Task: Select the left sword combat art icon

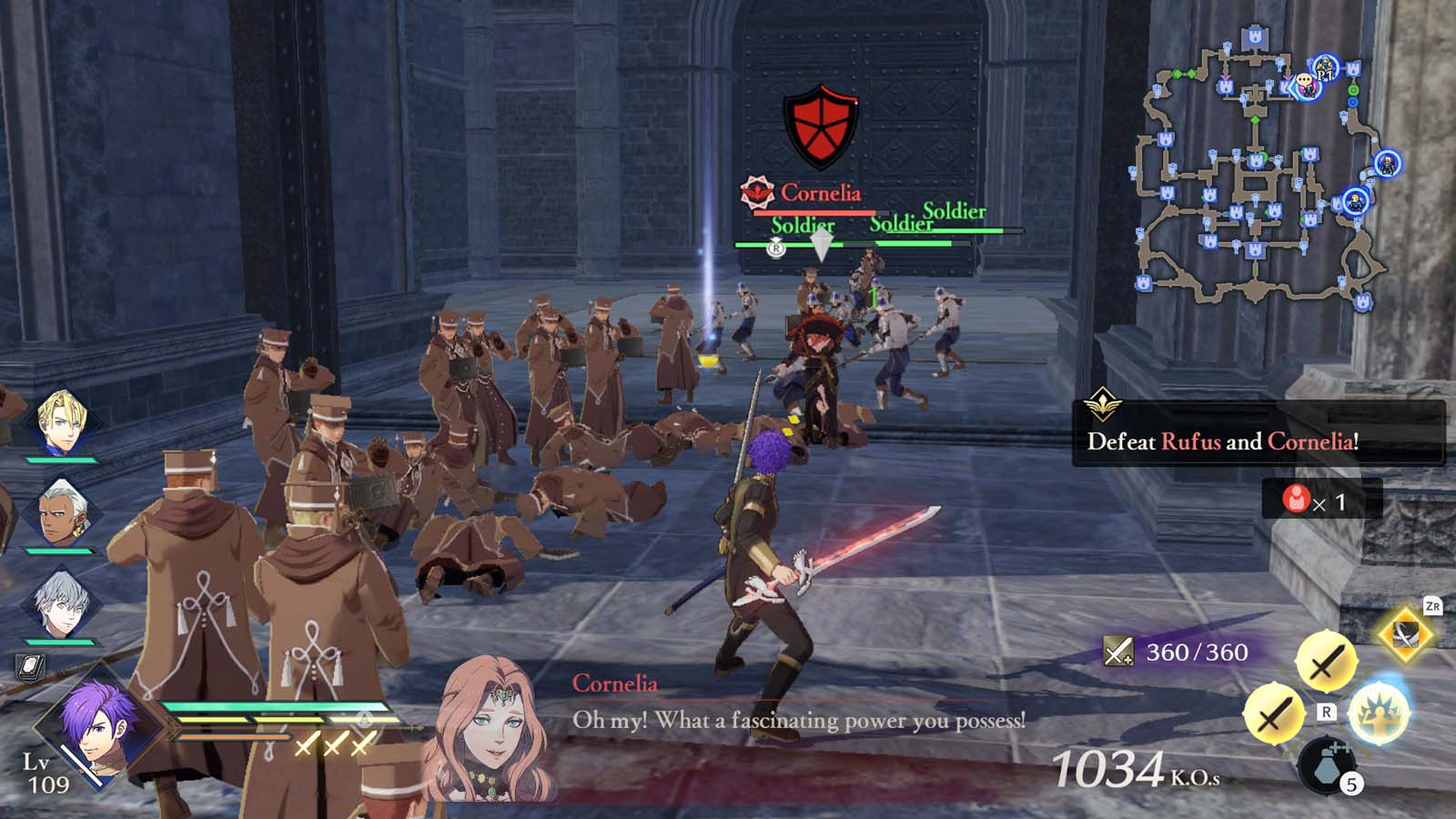Action: 1277,713
